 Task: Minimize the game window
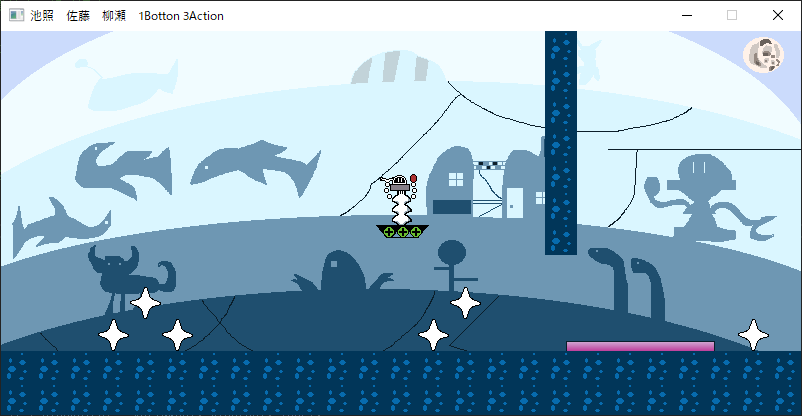coord(686,16)
